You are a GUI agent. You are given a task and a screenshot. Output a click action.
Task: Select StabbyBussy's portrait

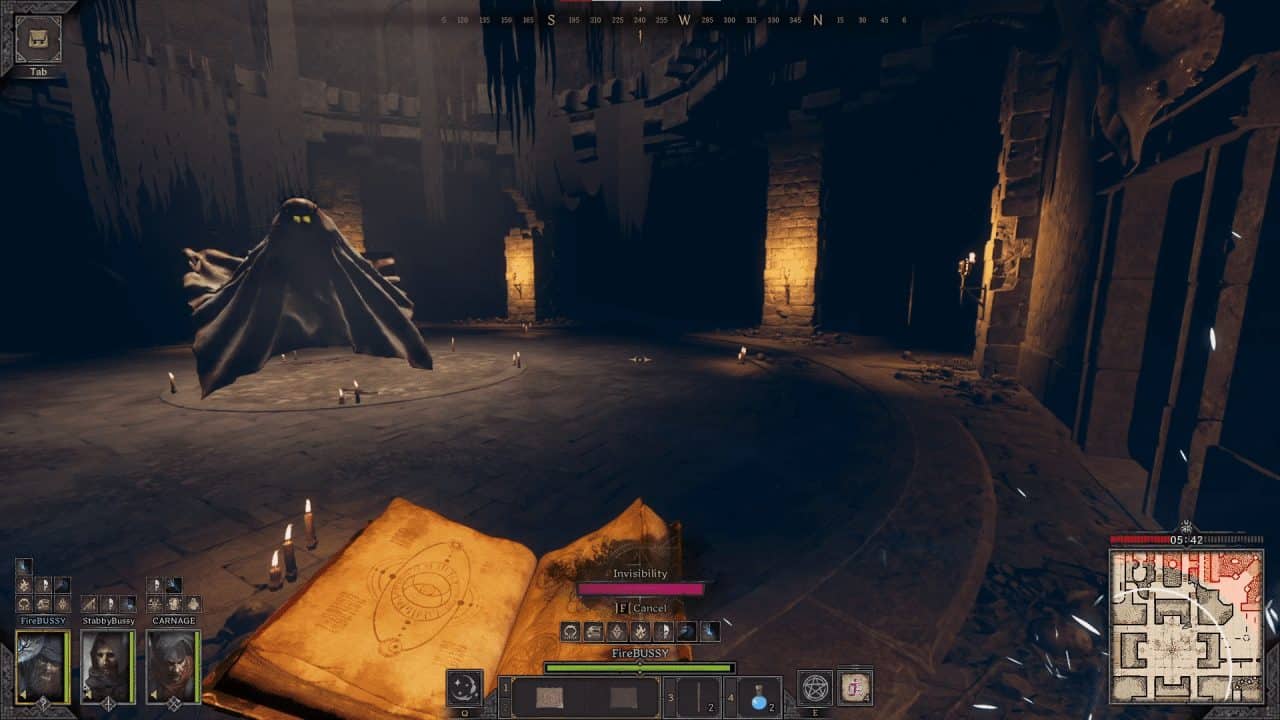click(107, 664)
